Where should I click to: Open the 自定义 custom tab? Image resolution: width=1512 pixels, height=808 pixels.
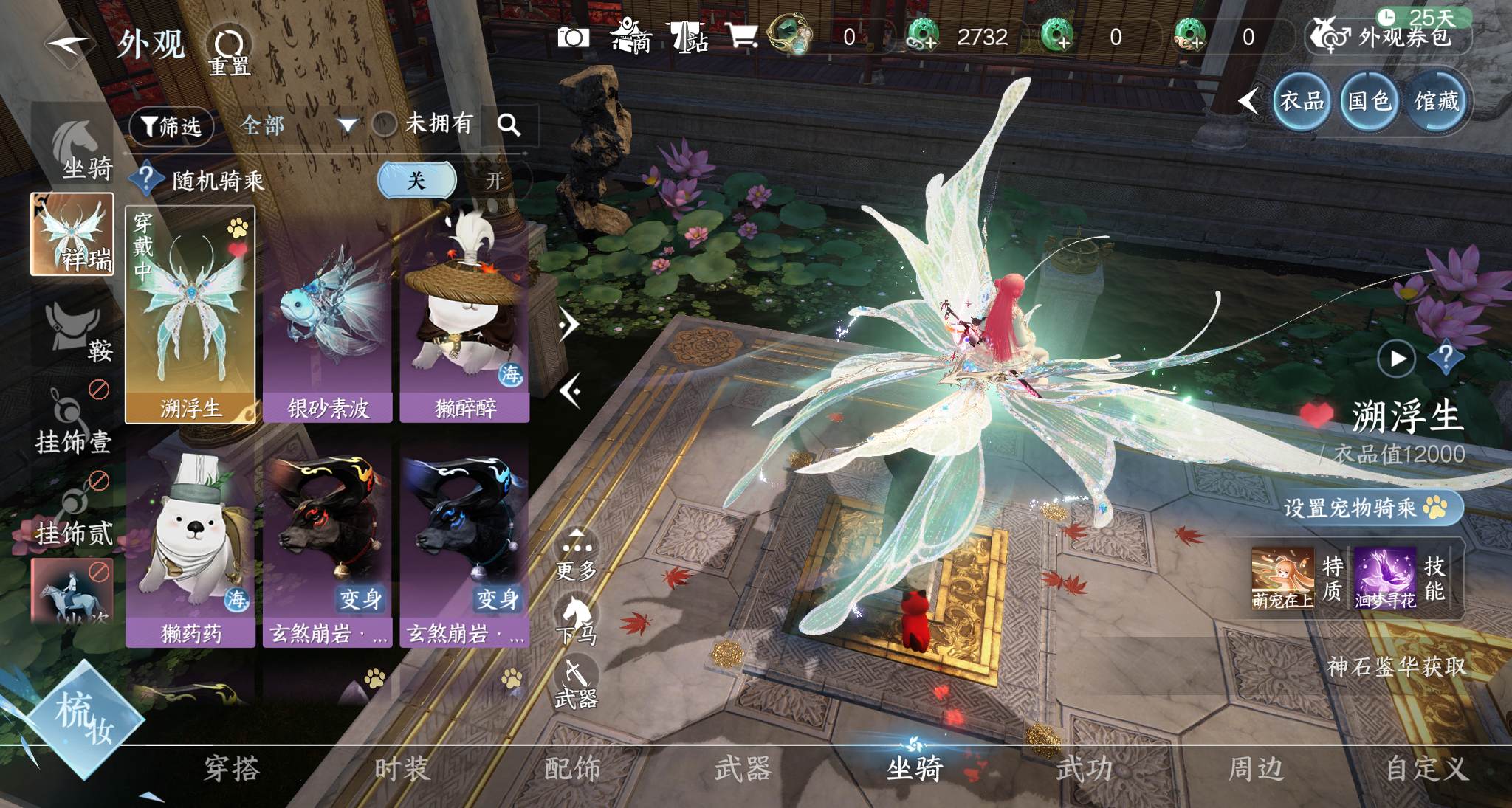(1426, 770)
